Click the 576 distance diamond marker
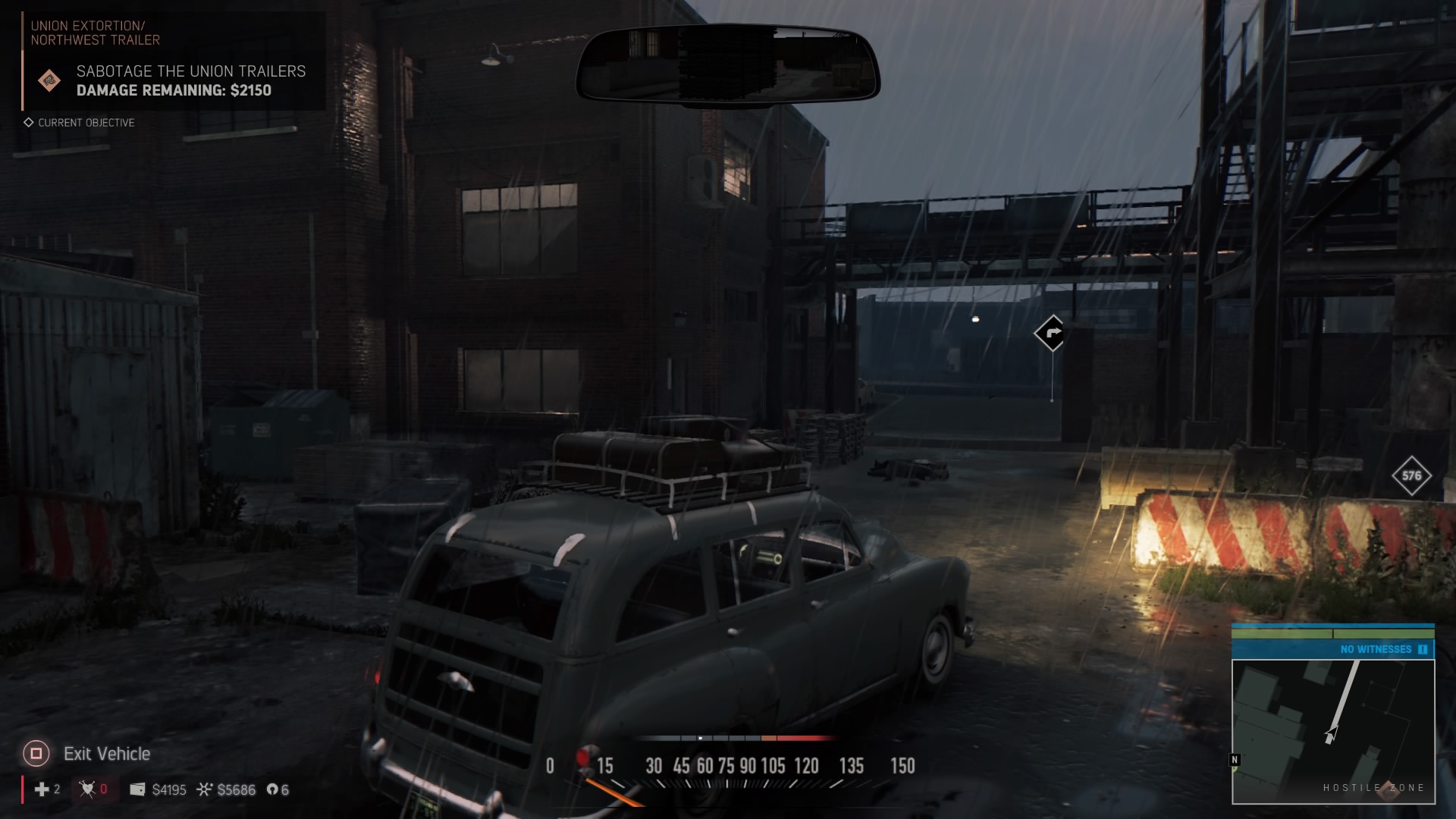This screenshot has width=1456, height=819. coord(1411,476)
